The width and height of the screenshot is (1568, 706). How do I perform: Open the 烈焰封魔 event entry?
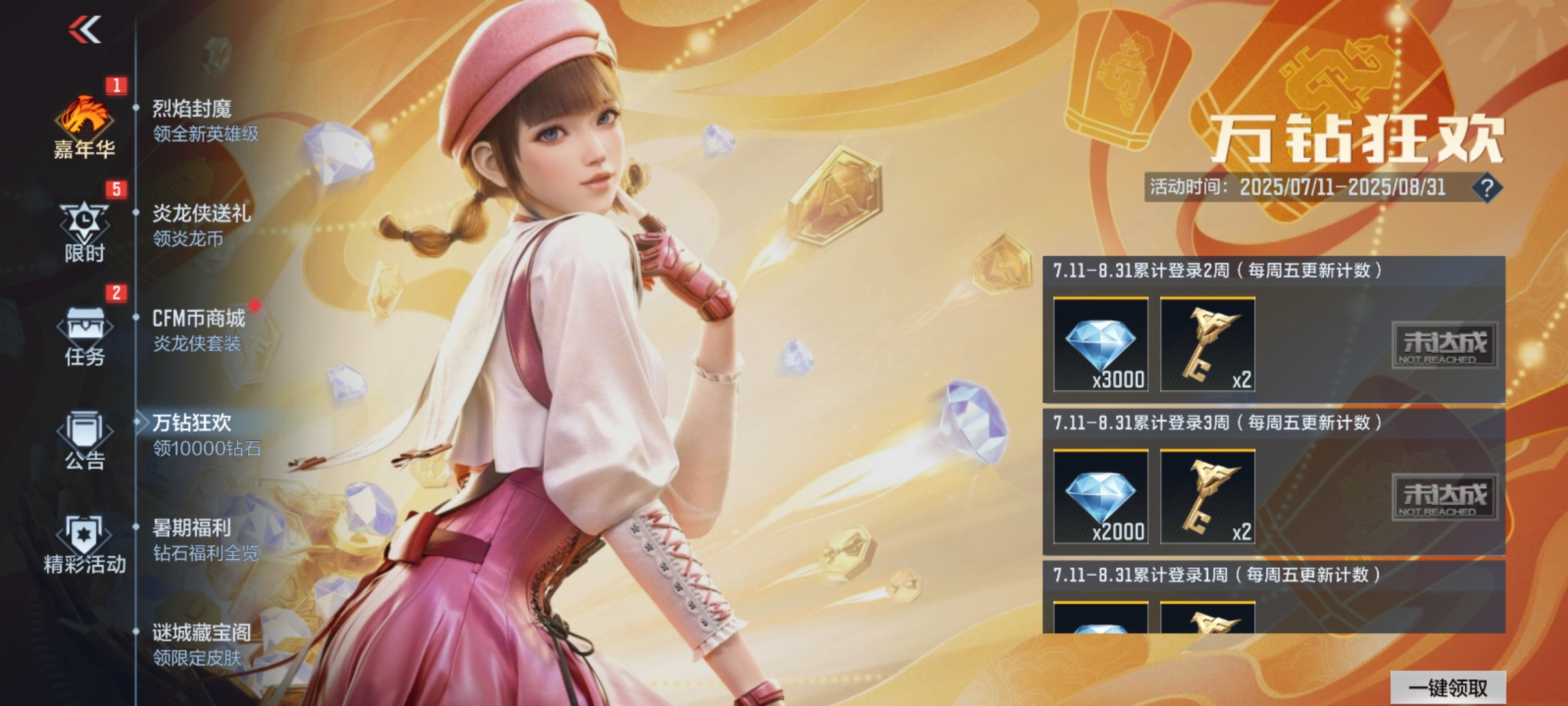pos(205,121)
